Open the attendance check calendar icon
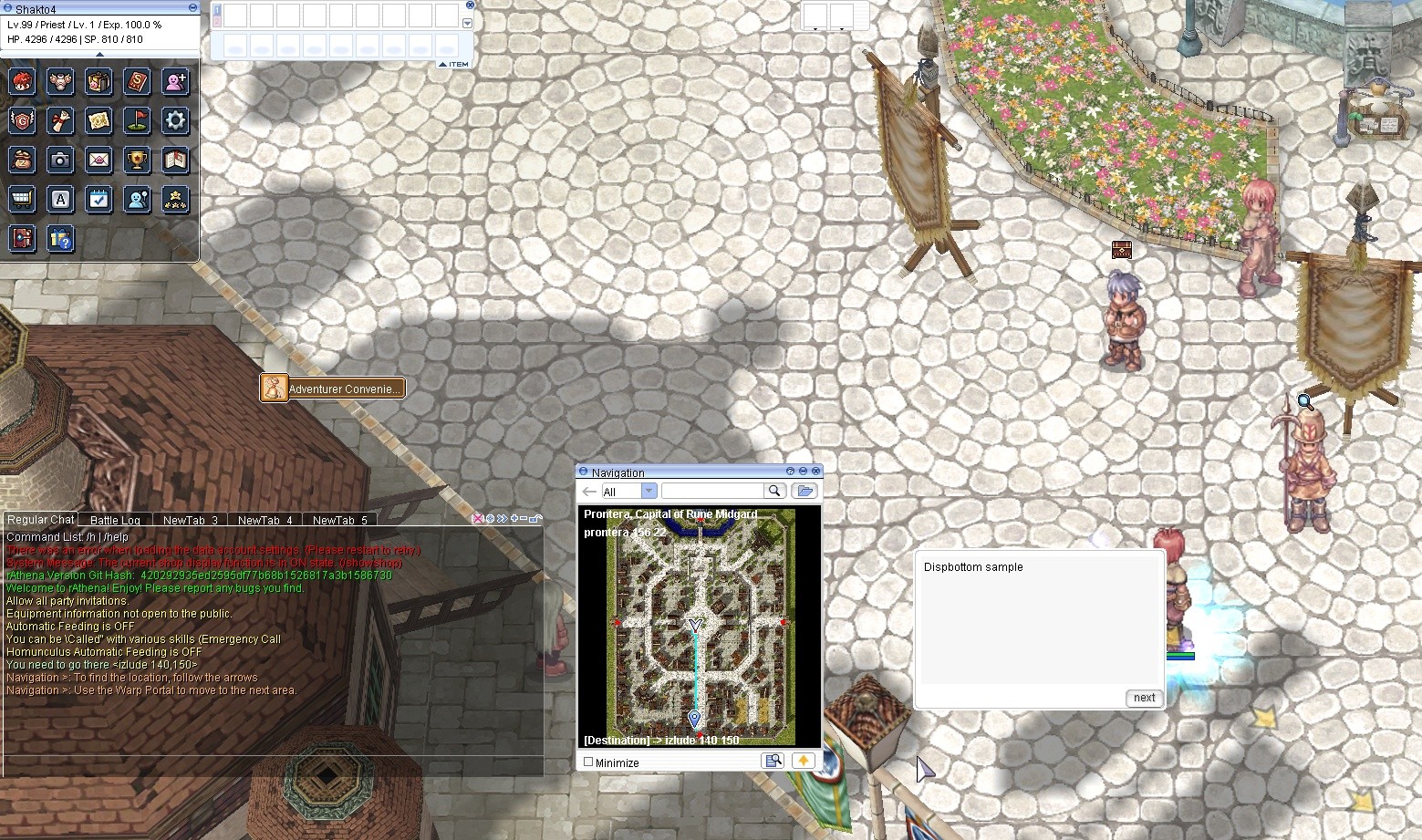The height and width of the screenshot is (840, 1422). [99, 199]
